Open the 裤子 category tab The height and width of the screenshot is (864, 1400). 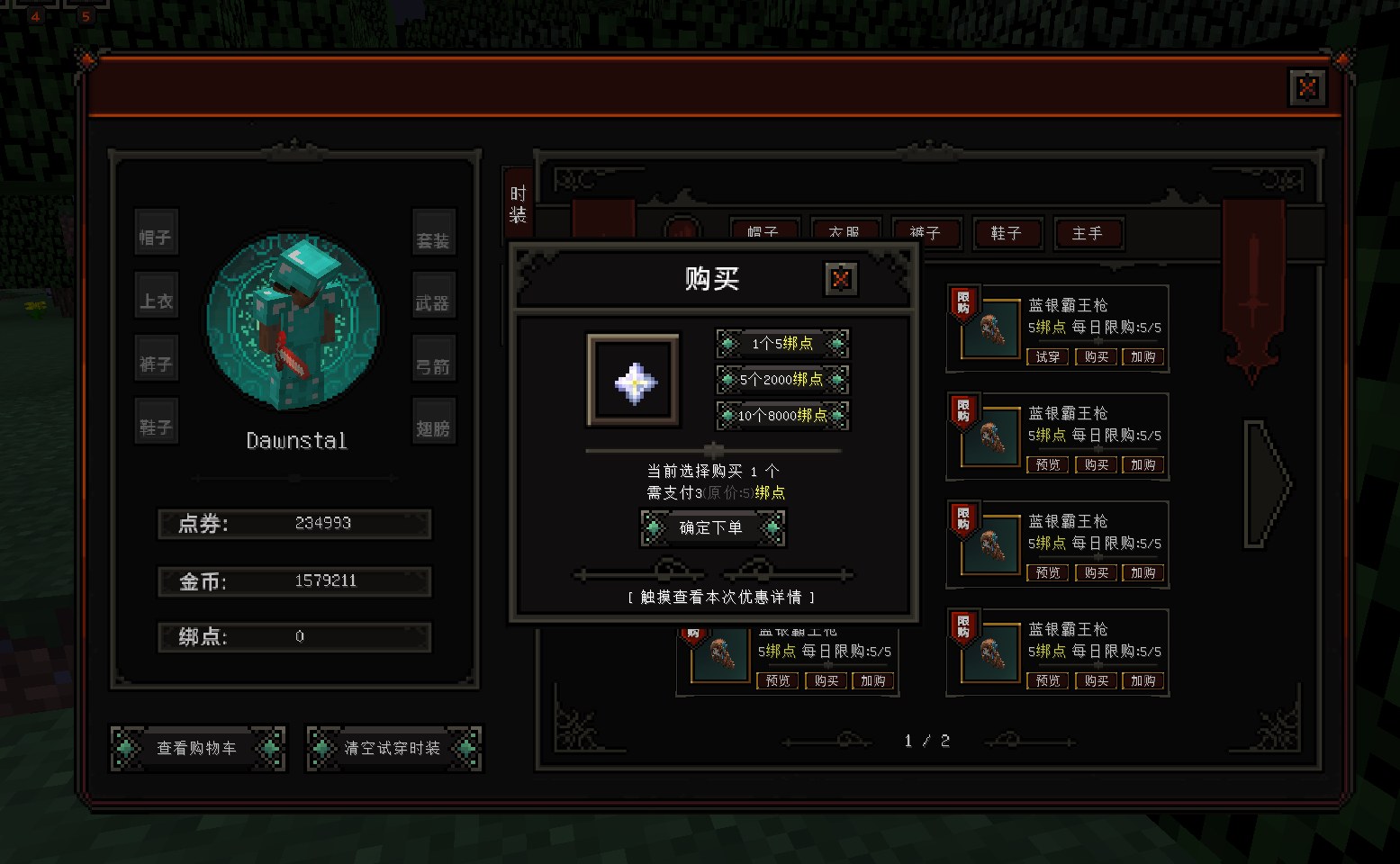925,233
